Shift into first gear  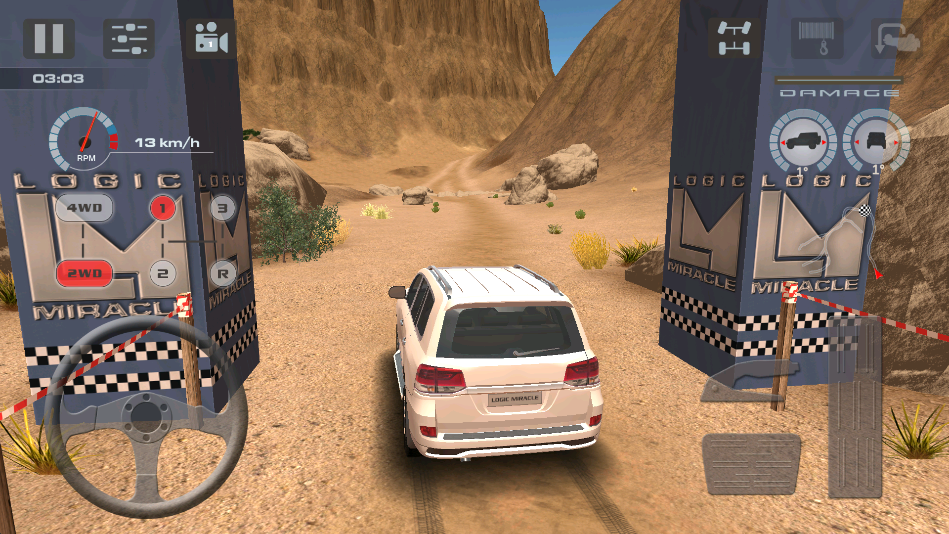[x=163, y=209]
